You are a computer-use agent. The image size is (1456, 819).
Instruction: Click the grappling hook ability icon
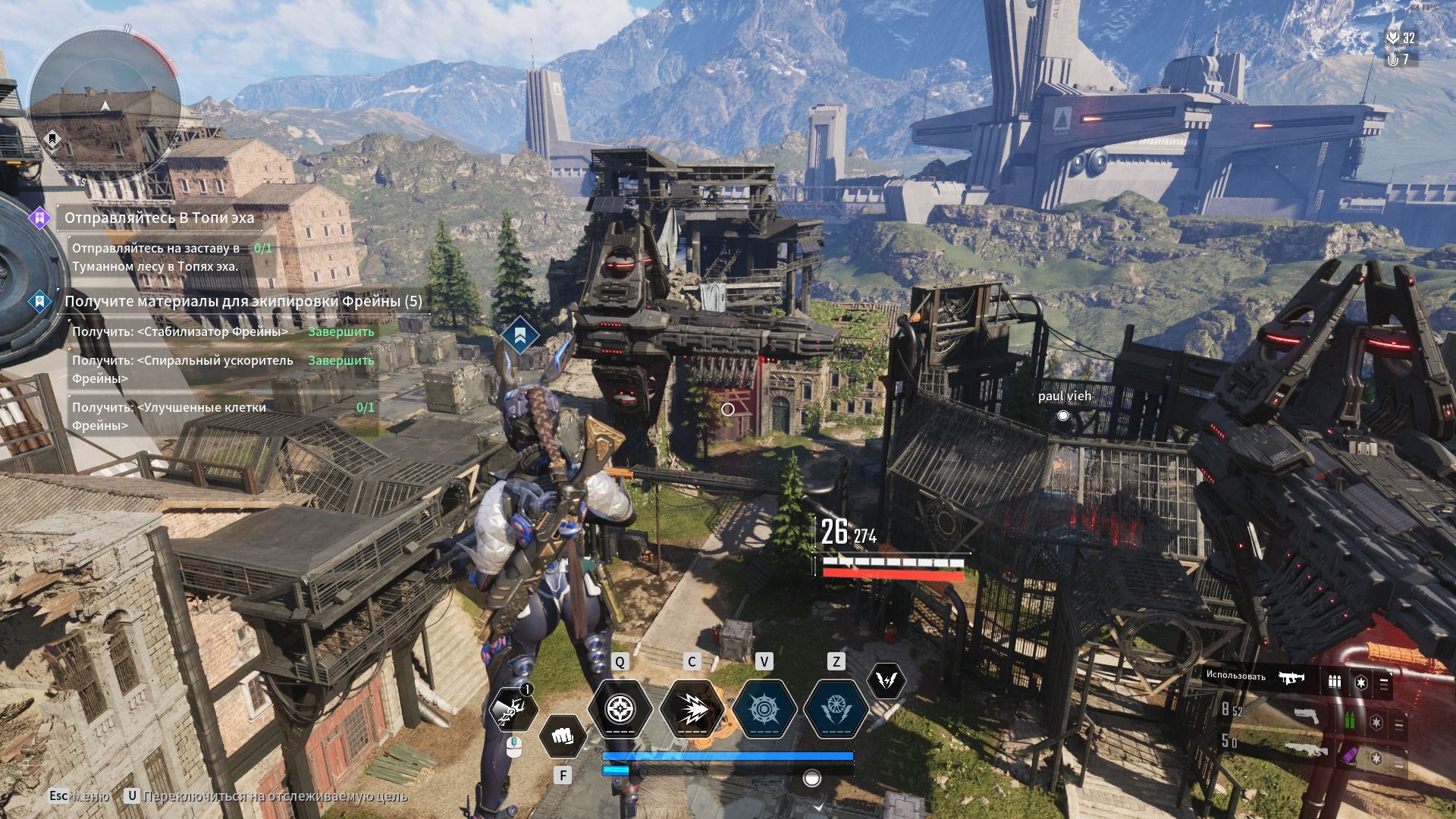(513, 710)
